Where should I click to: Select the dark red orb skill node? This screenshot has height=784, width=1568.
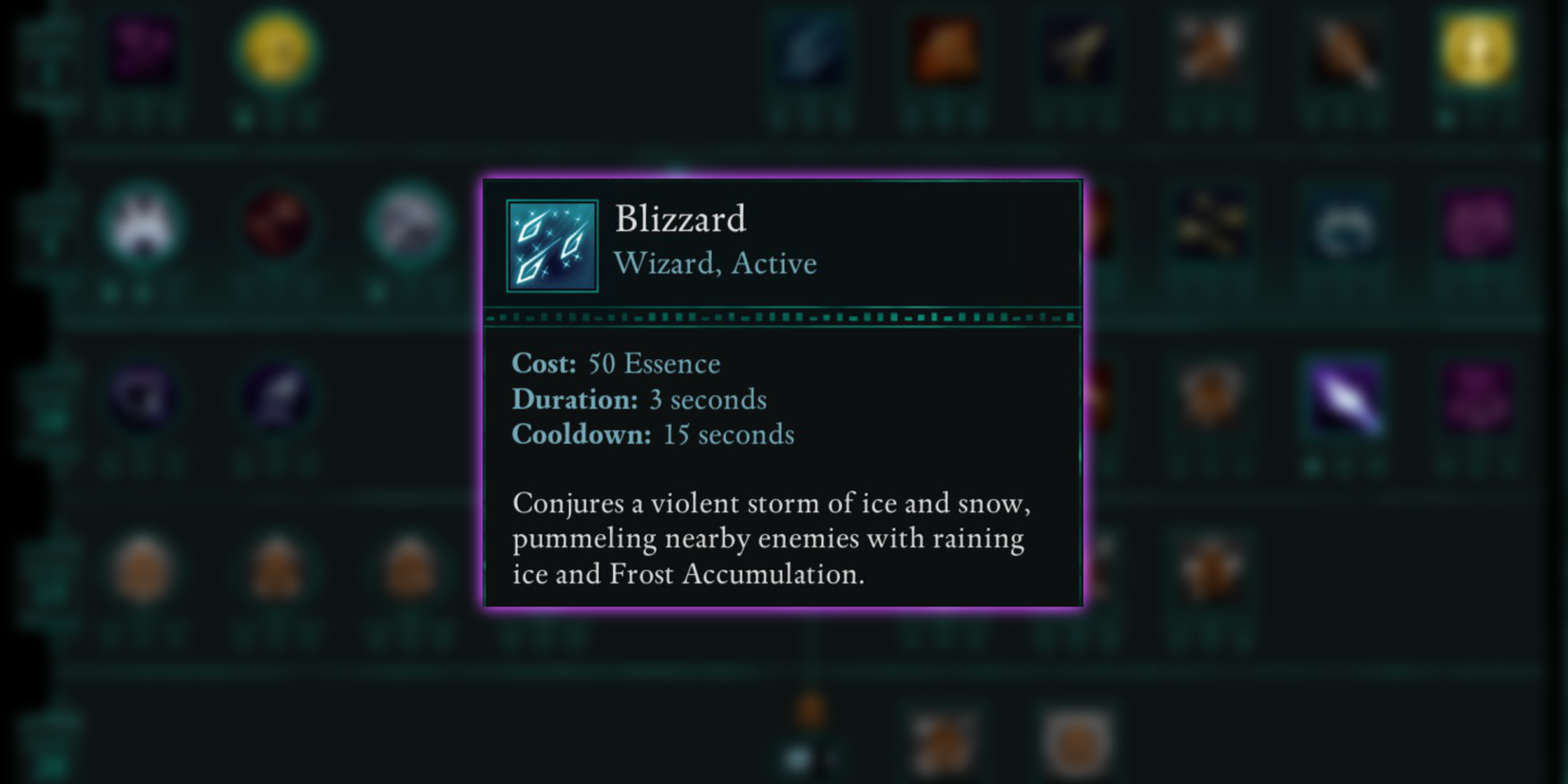pyautogui.click(x=275, y=225)
